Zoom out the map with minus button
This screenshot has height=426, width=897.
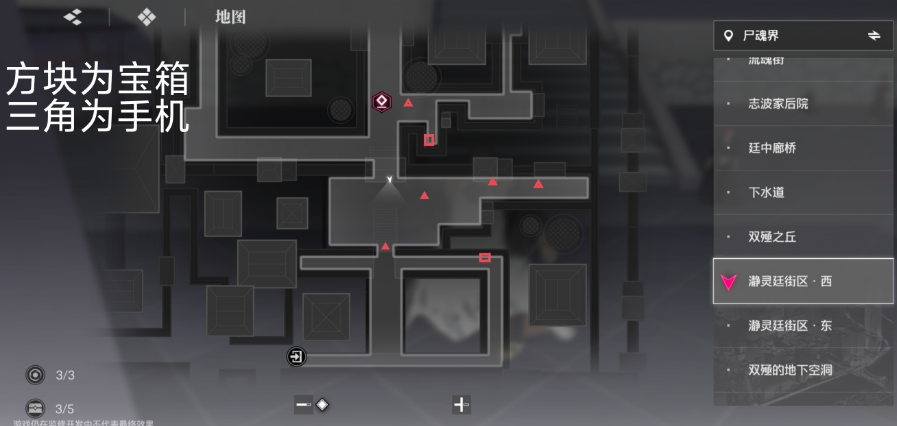[x=302, y=405]
